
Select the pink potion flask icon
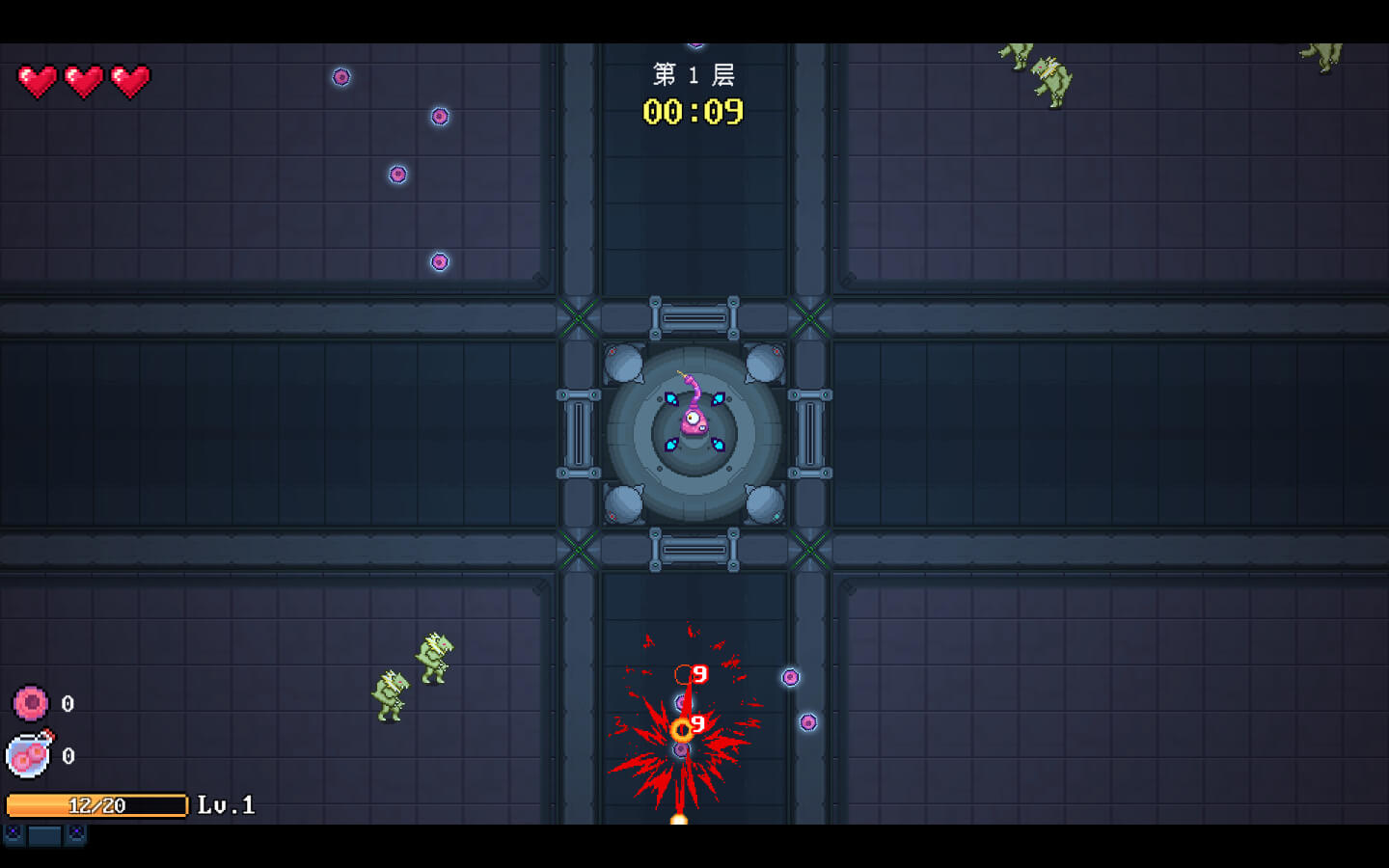tap(30, 754)
